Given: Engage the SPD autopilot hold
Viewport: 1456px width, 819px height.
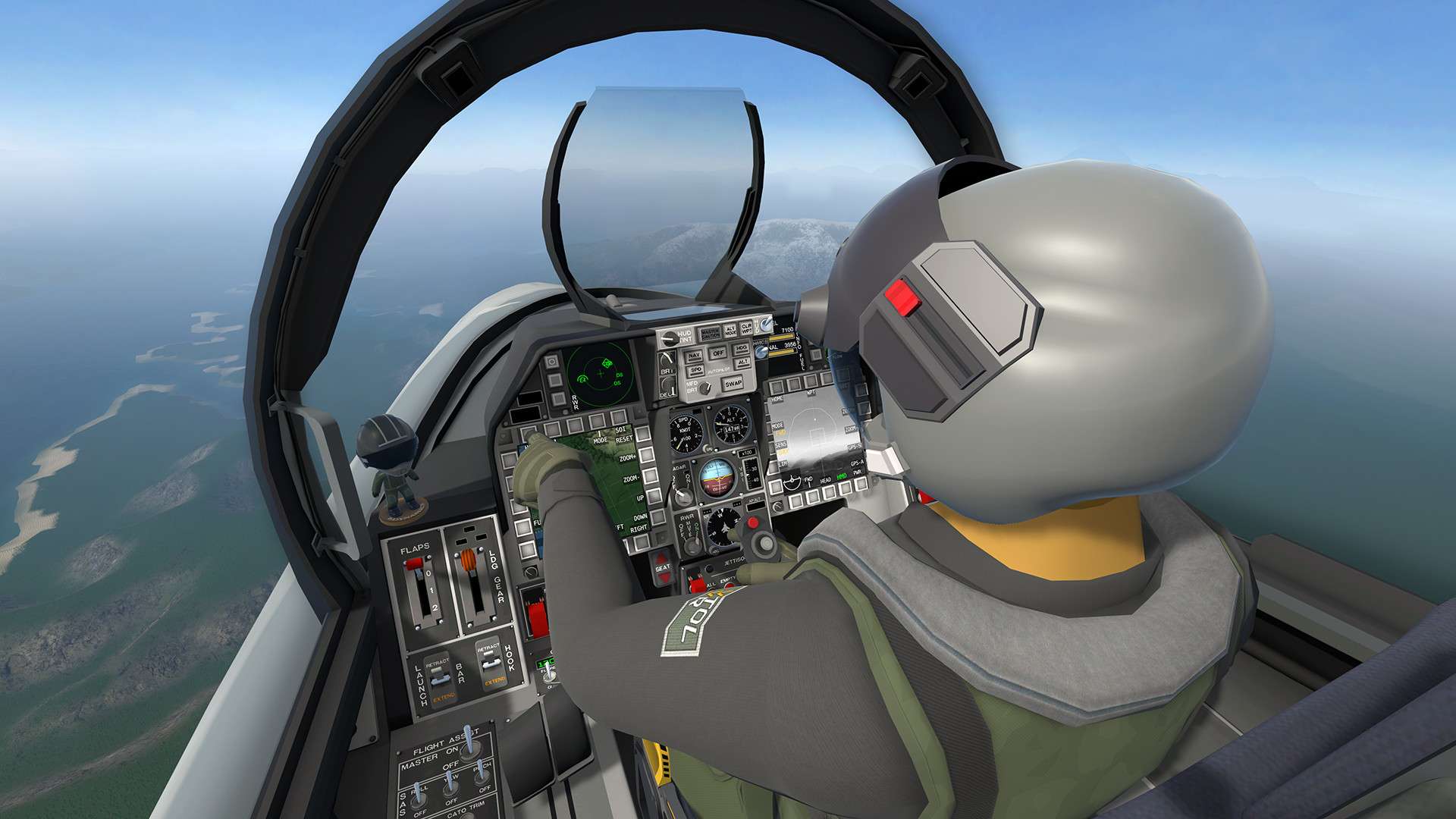Looking at the screenshot, I should tap(695, 370).
